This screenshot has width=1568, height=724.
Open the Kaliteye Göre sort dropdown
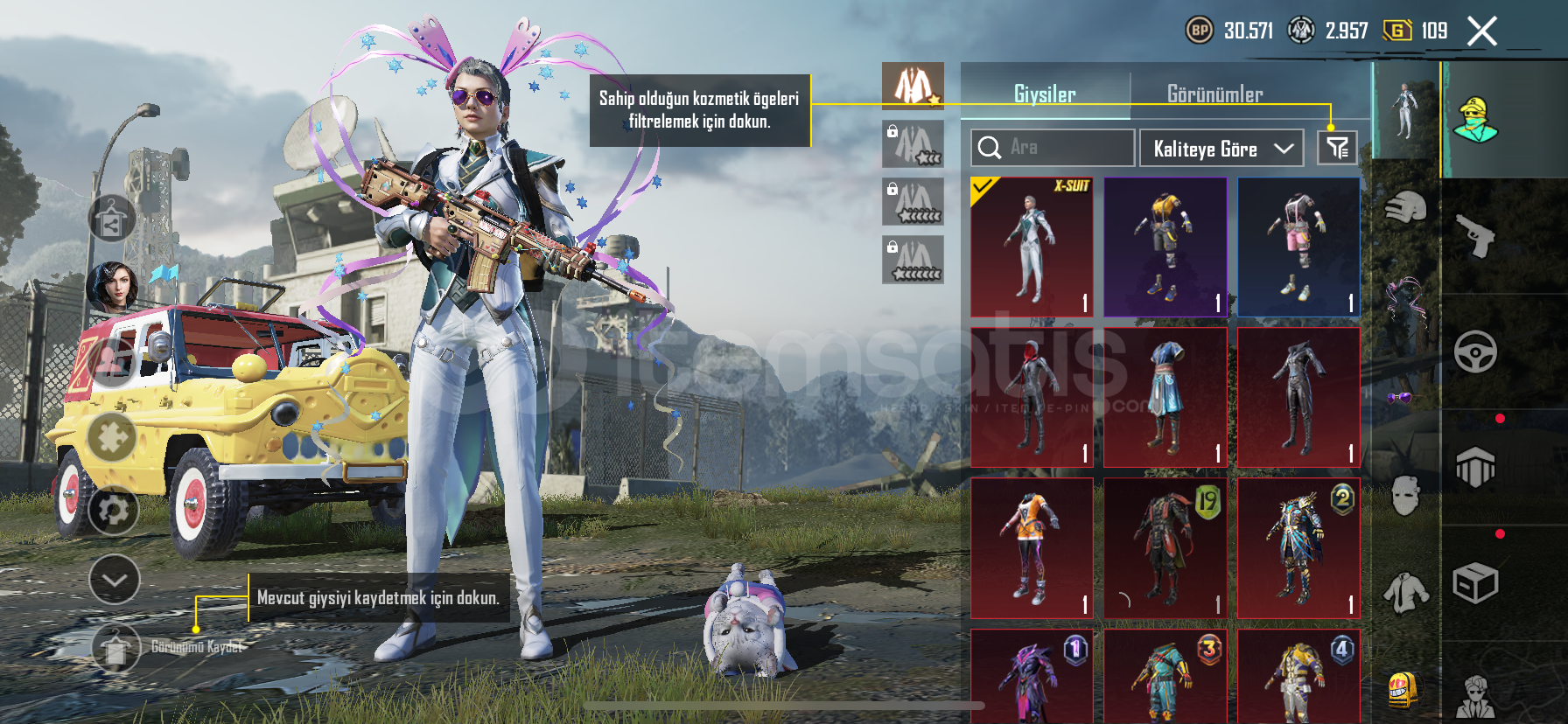[1221, 149]
